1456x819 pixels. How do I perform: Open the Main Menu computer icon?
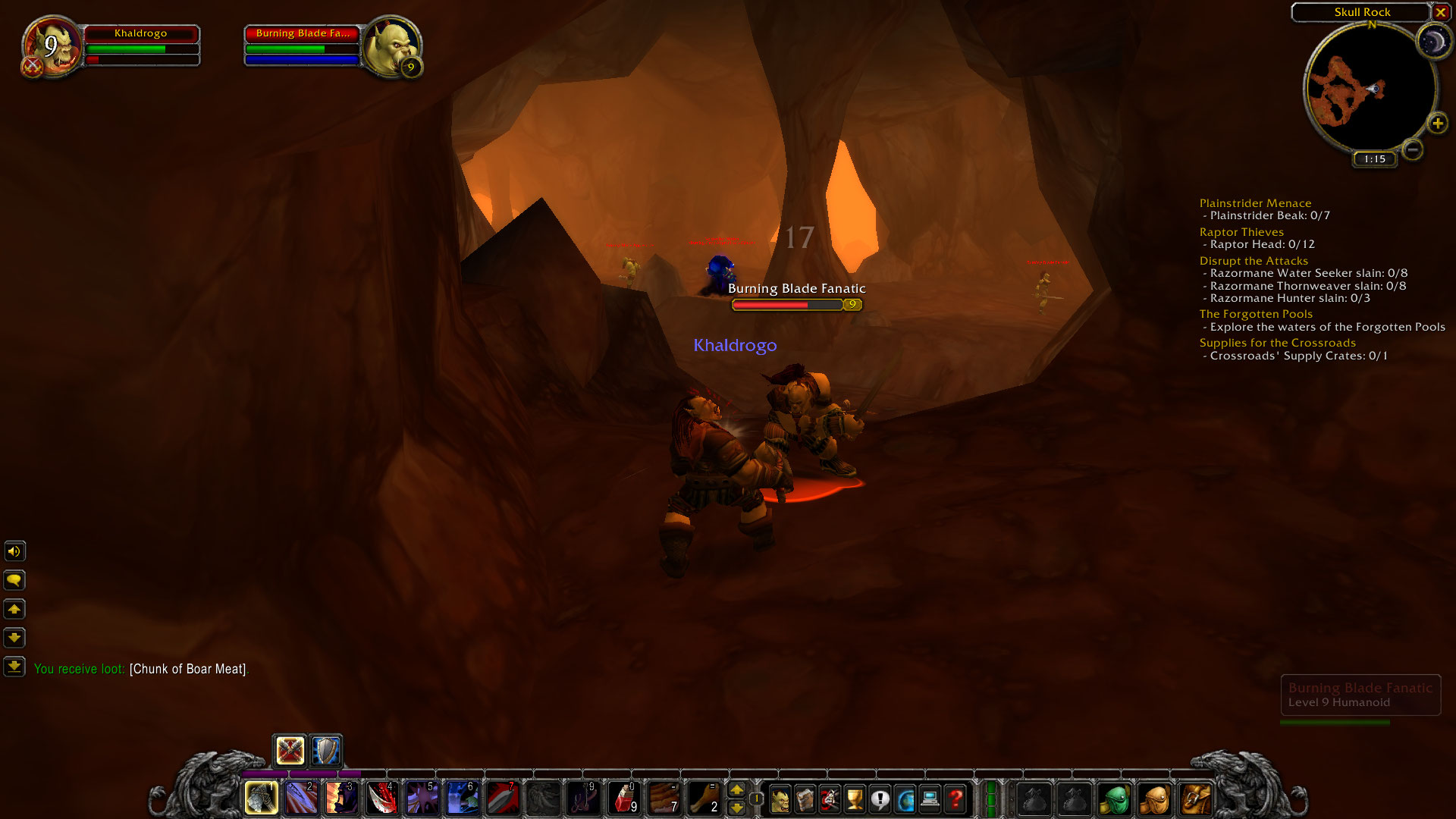click(930, 799)
